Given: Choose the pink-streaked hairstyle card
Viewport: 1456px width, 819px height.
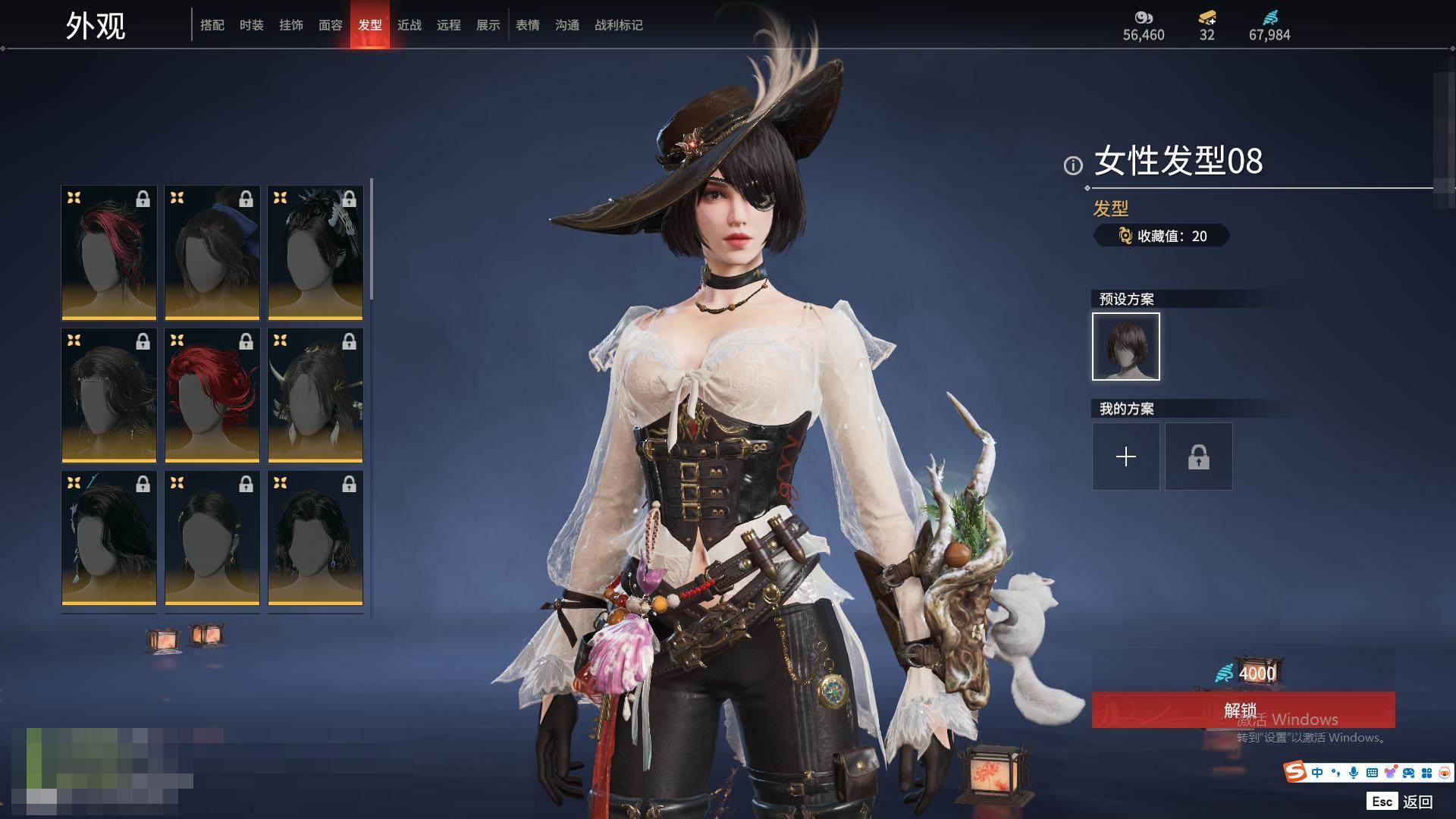Looking at the screenshot, I should tap(109, 253).
